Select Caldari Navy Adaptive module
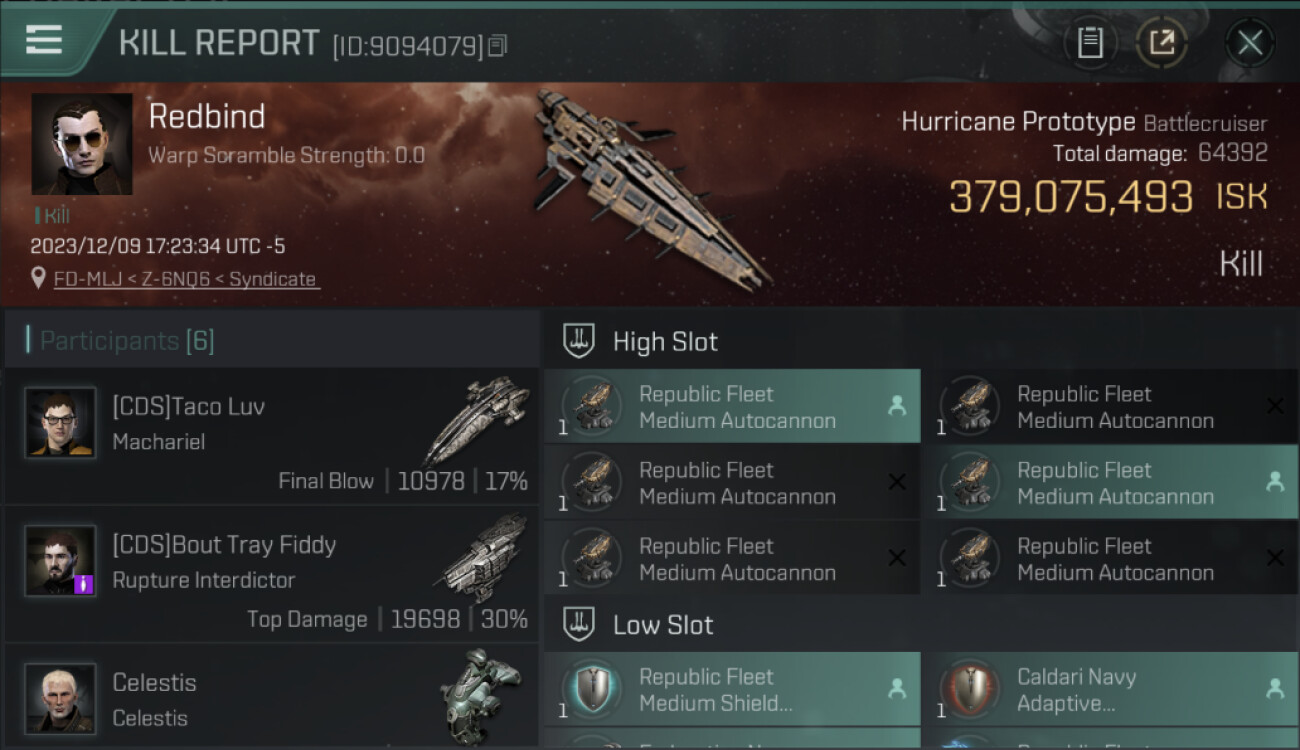The image size is (1300, 750). [x=1110, y=689]
